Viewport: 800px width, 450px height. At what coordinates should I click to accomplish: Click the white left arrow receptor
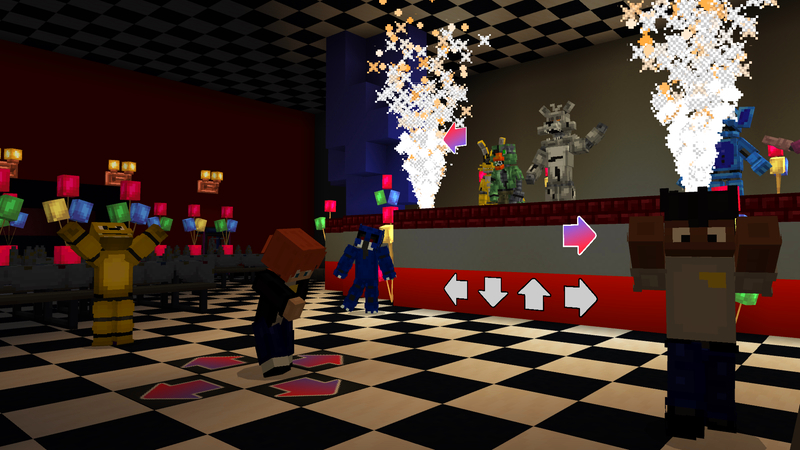[456, 291]
